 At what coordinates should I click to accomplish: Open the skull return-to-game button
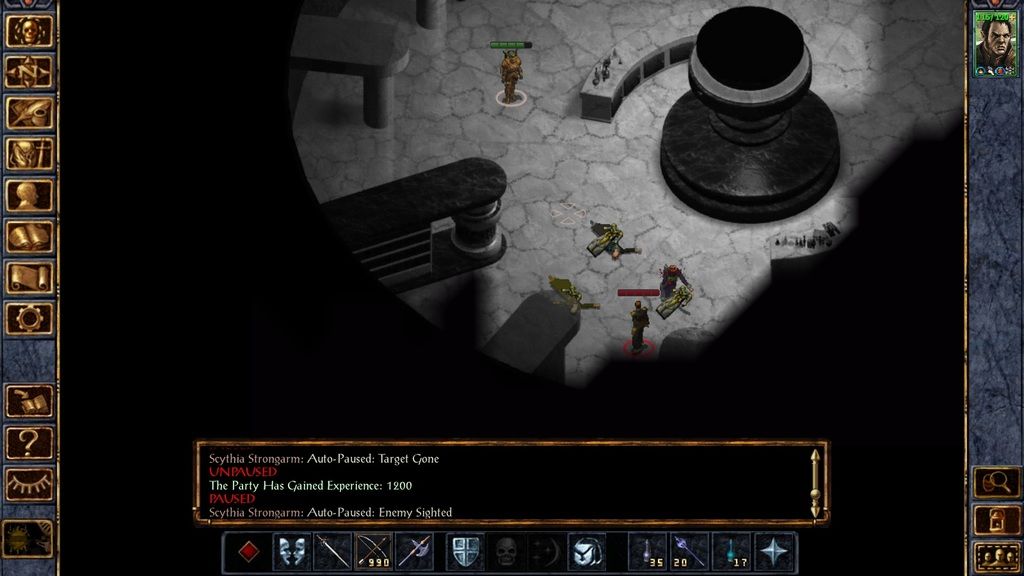pos(29,31)
